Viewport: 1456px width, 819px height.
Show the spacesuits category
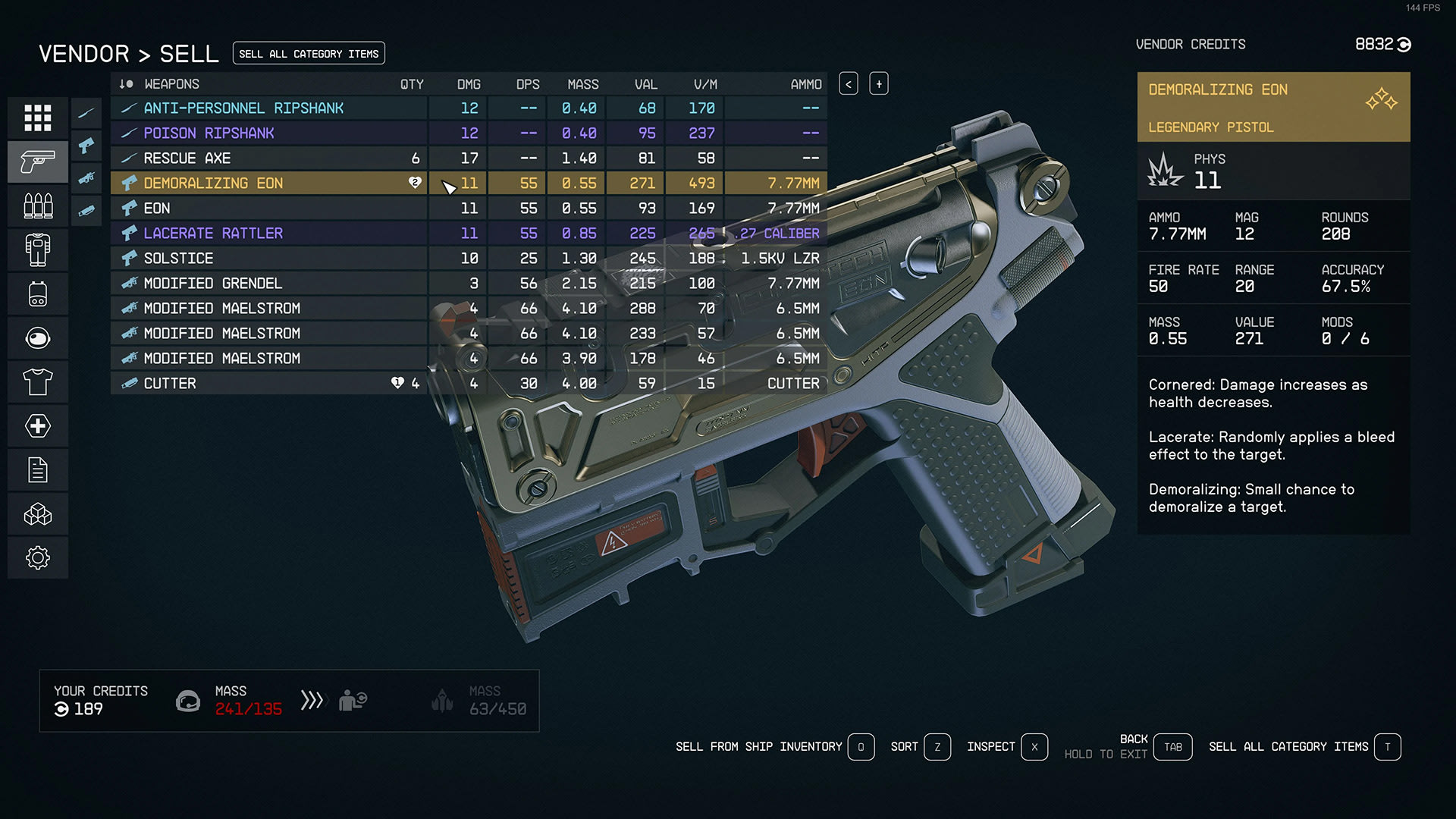38,249
